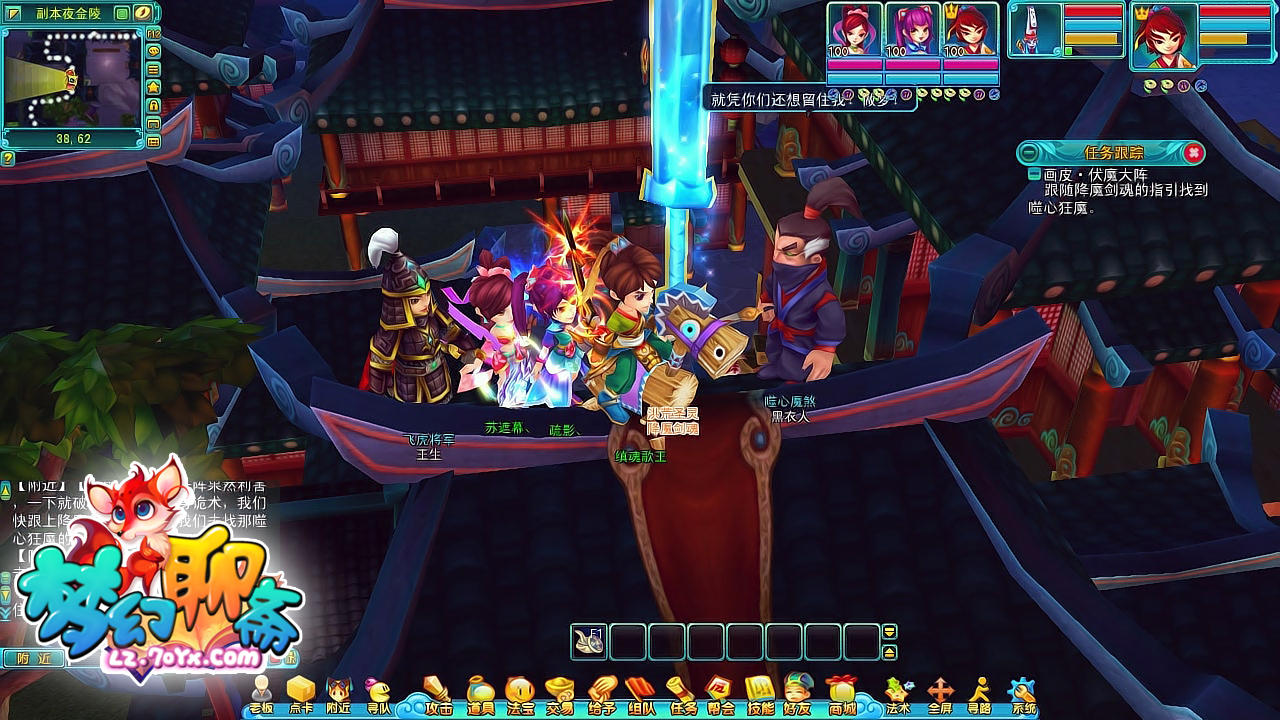This screenshot has width=1280, height=720.
Task: Open the 帮会 guild panel
Action: click(721, 694)
